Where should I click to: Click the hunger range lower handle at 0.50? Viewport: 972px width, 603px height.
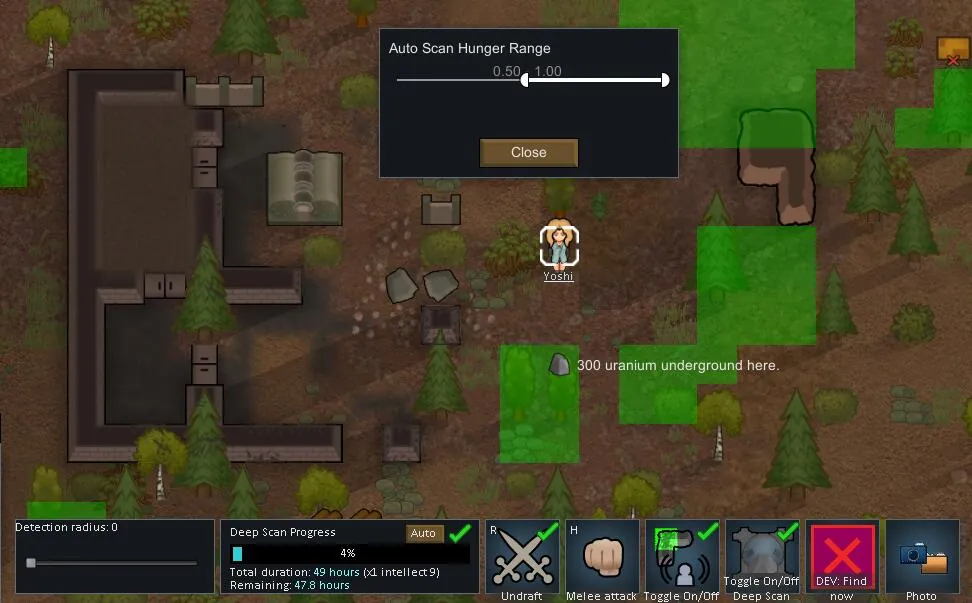click(525, 80)
